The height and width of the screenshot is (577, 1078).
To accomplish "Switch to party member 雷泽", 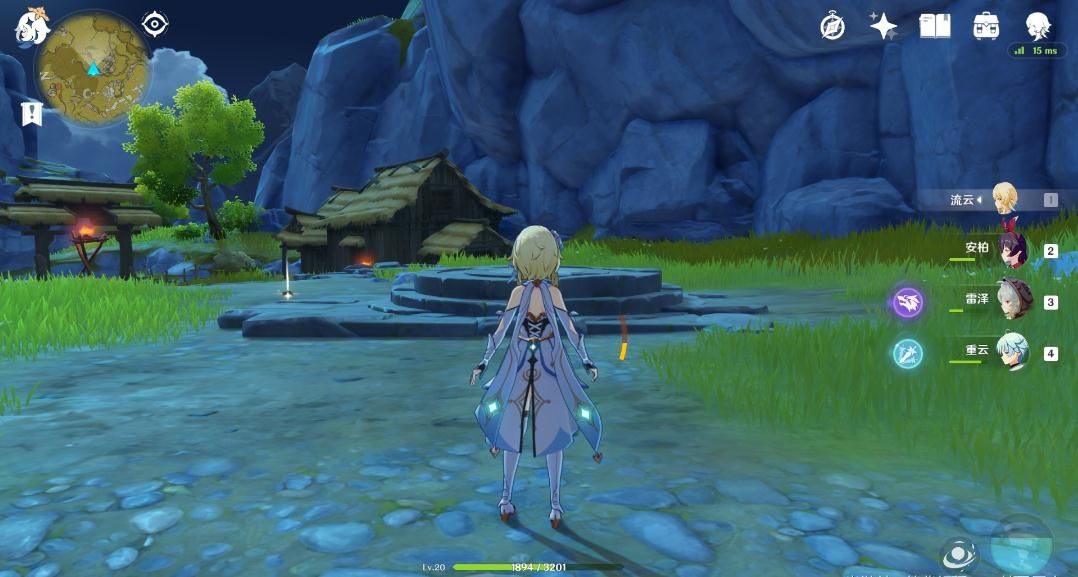I will click(x=1012, y=301).
